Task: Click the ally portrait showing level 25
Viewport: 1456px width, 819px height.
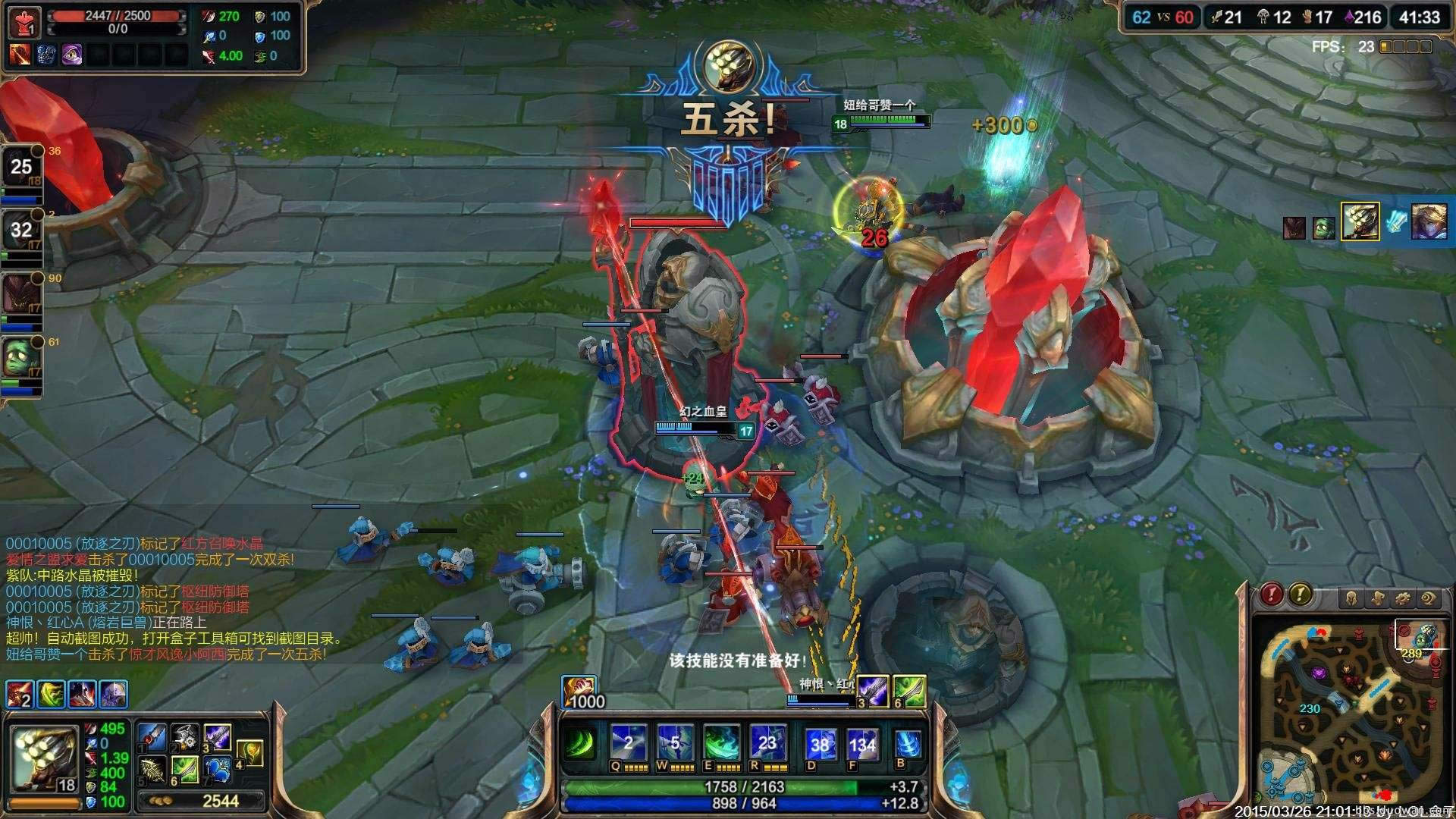Action: click(x=23, y=167)
